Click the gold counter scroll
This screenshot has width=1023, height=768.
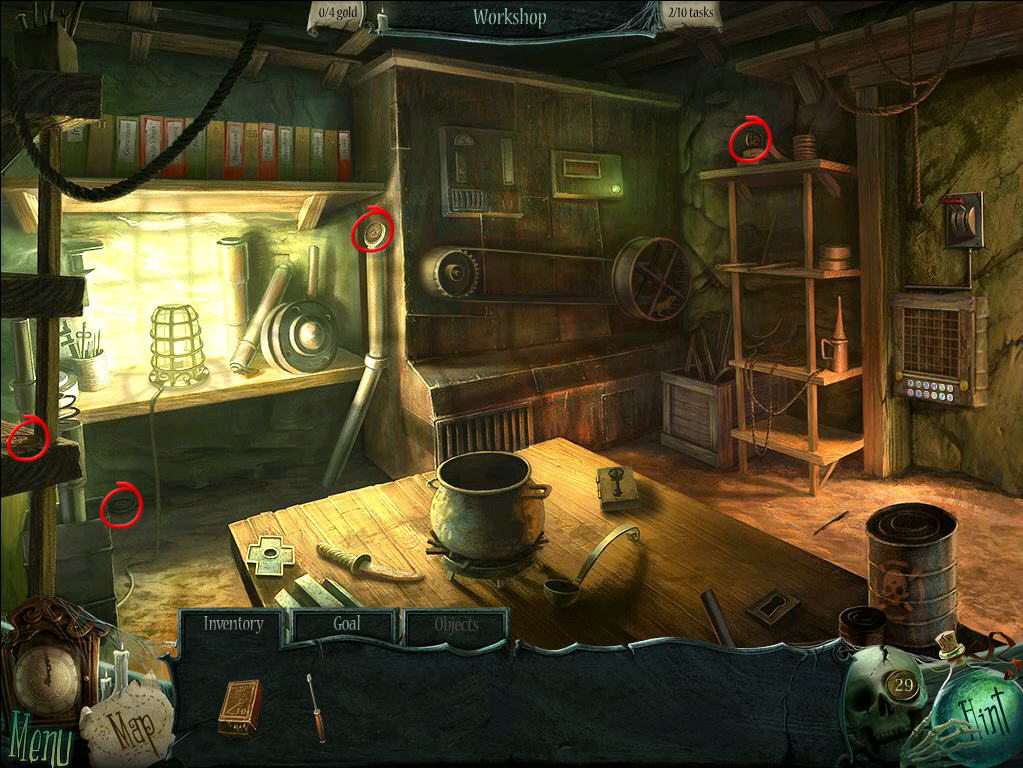point(339,15)
